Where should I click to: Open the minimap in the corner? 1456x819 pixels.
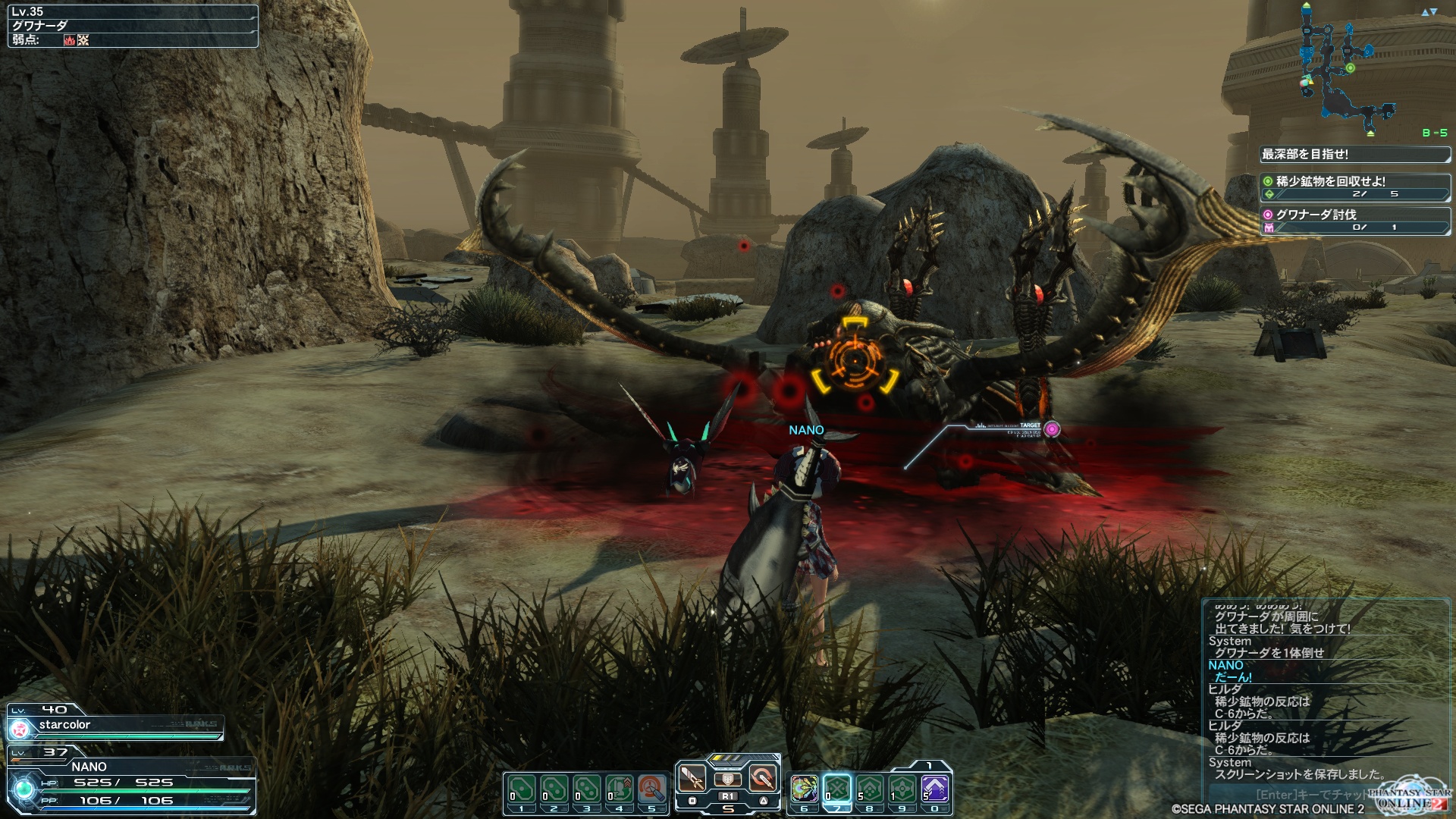pos(1346,68)
